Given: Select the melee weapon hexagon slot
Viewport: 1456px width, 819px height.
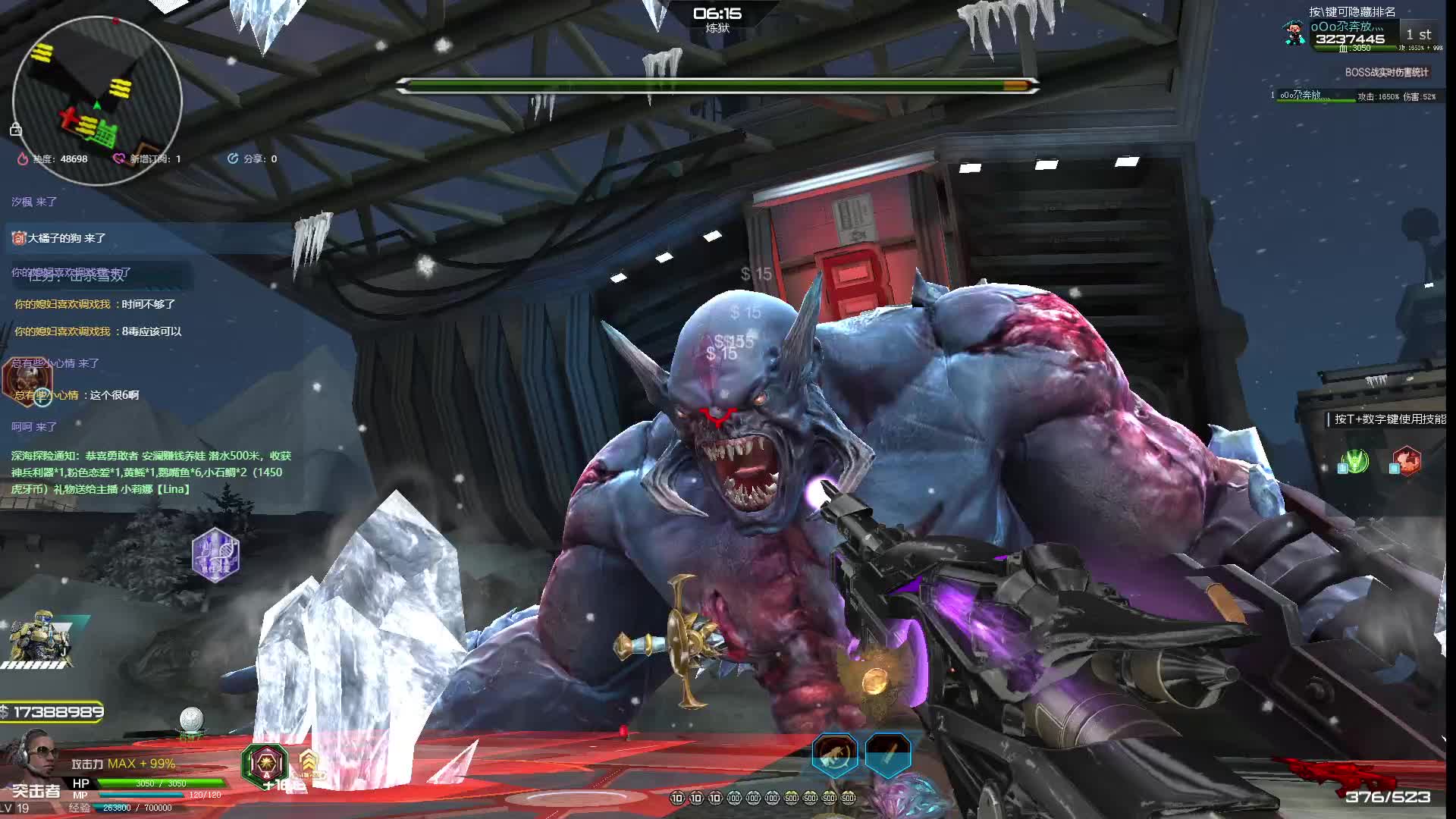Looking at the screenshot, I should pos(888,753).
